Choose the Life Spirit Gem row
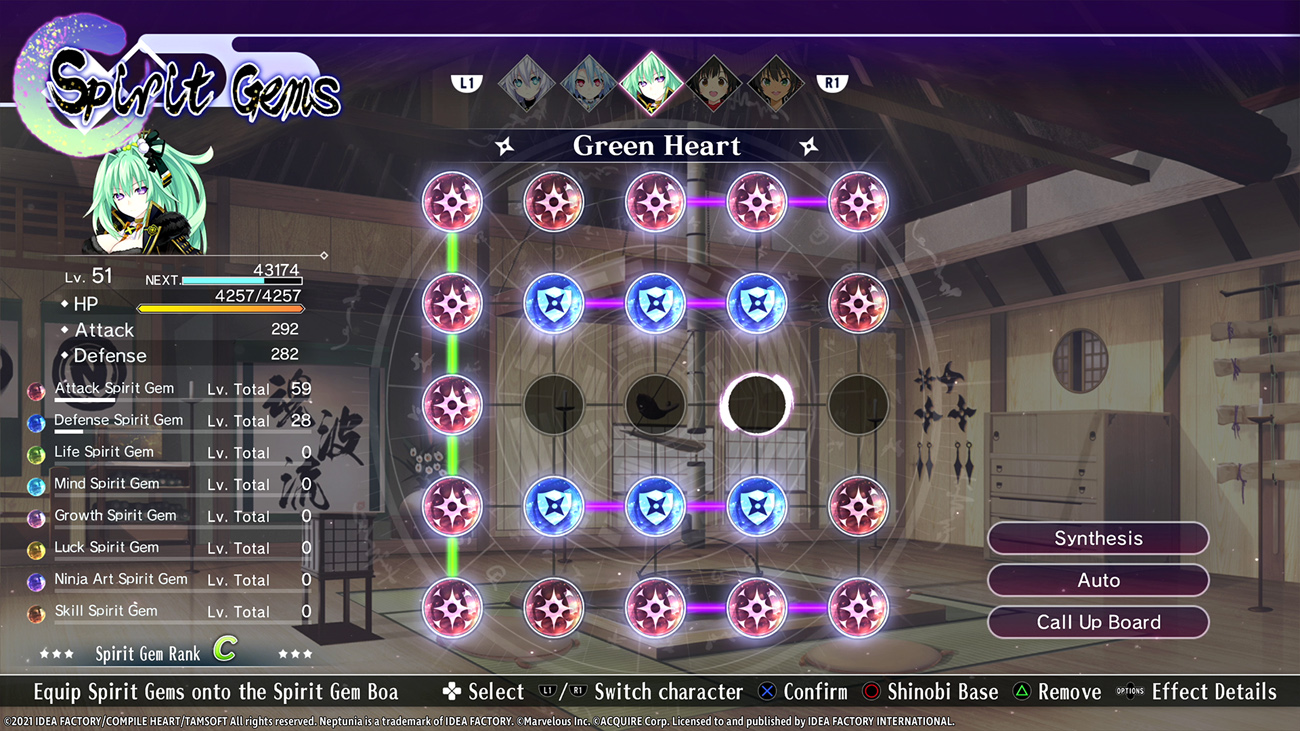Image resolution: width=1300 pixels, height=731 pixels. click(x=170, y=452)
